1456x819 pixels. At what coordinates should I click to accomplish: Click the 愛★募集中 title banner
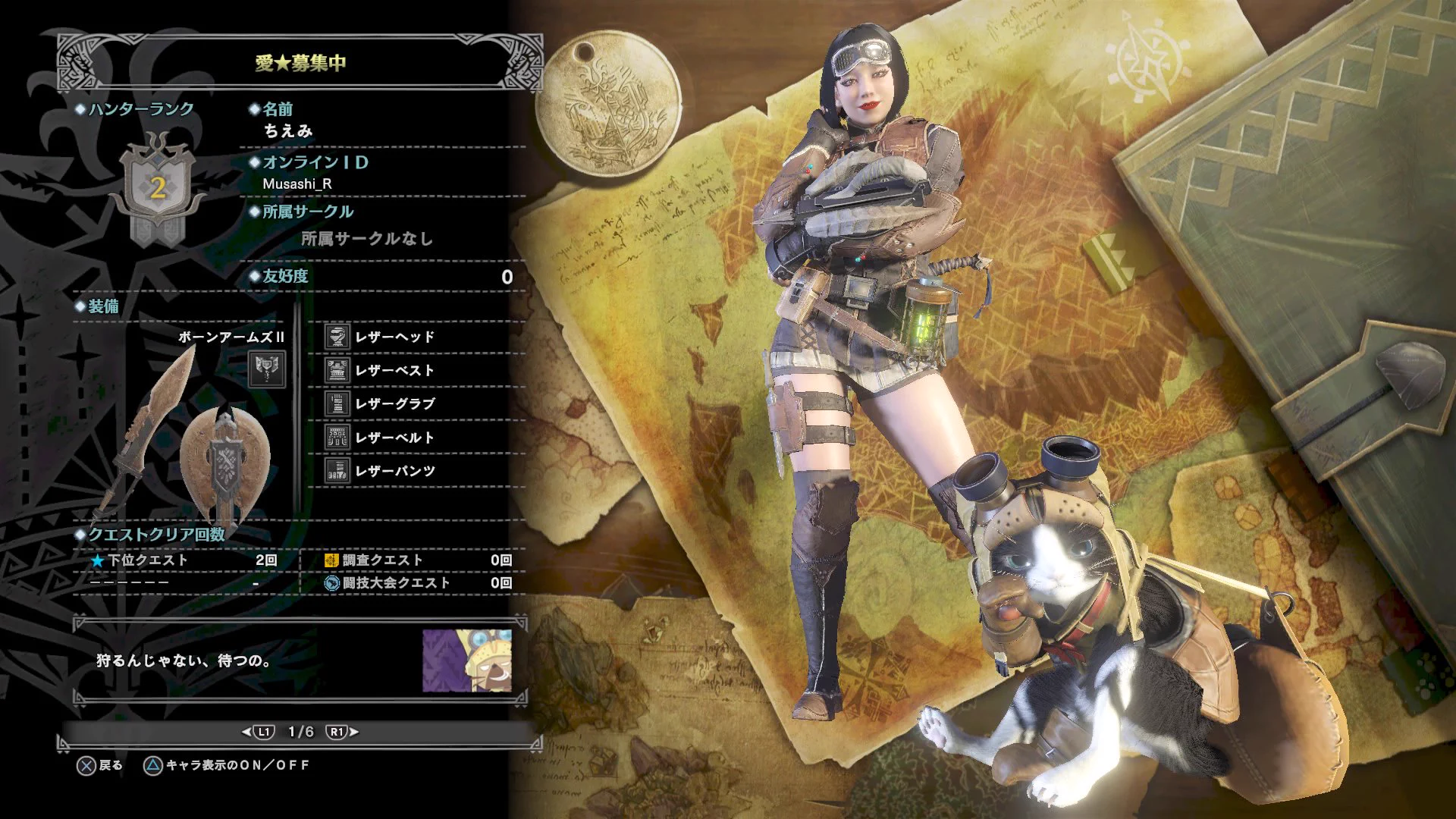click(x=300, y=63)
